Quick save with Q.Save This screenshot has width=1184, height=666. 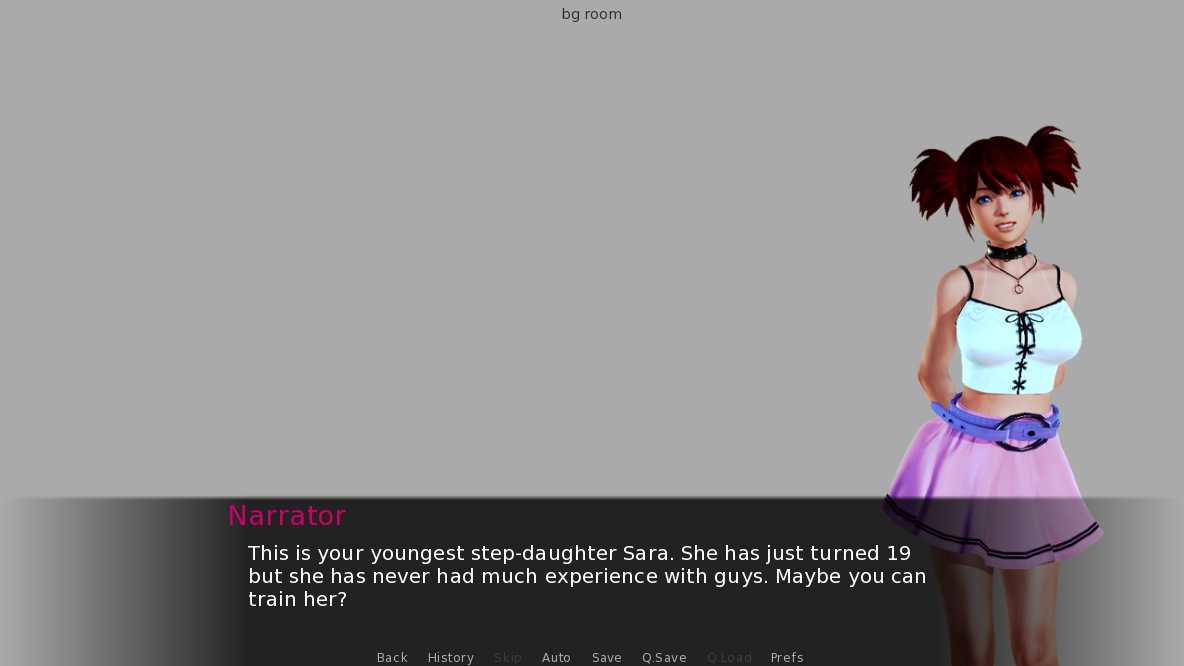click(664, 657)
